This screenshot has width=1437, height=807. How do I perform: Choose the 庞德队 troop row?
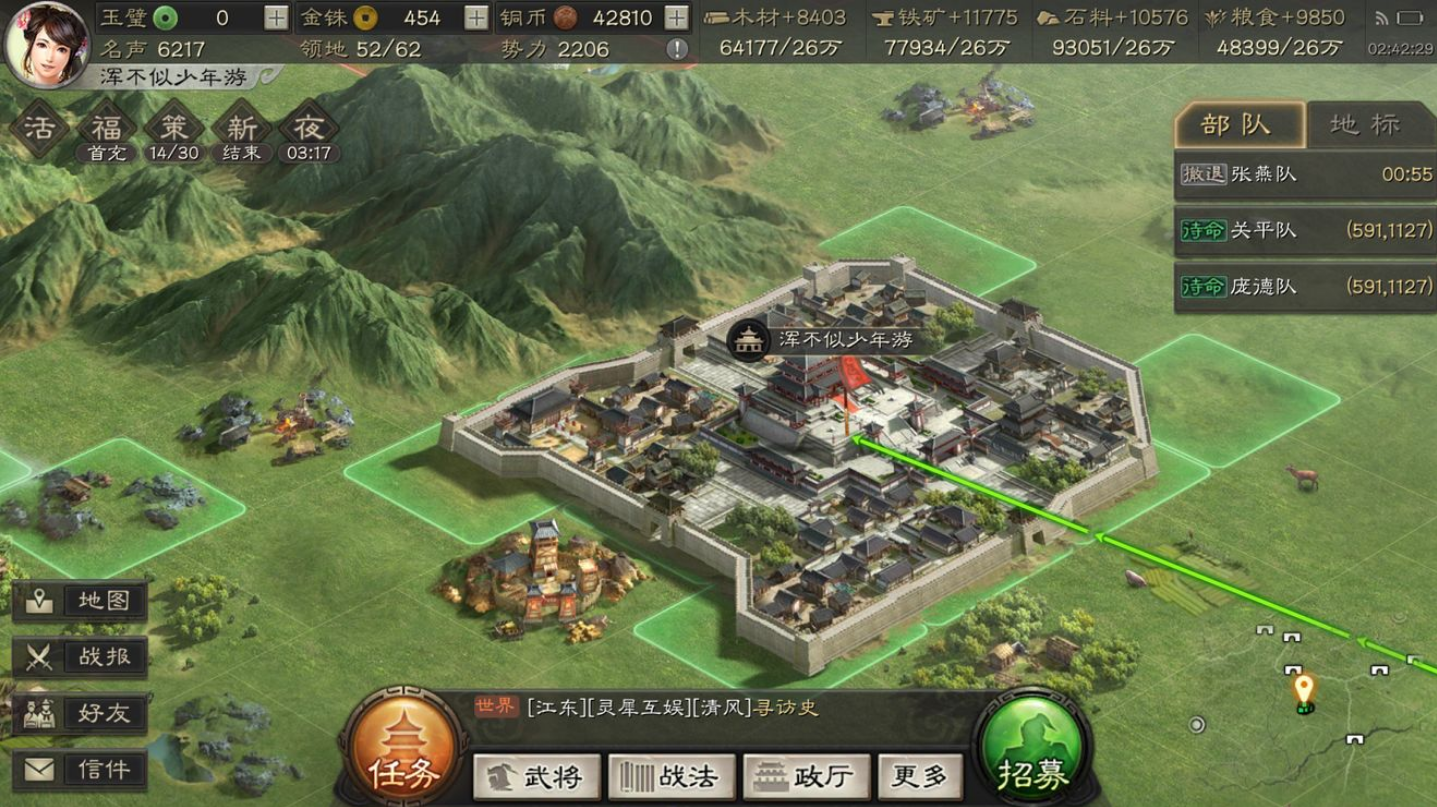coord(1305,286)
